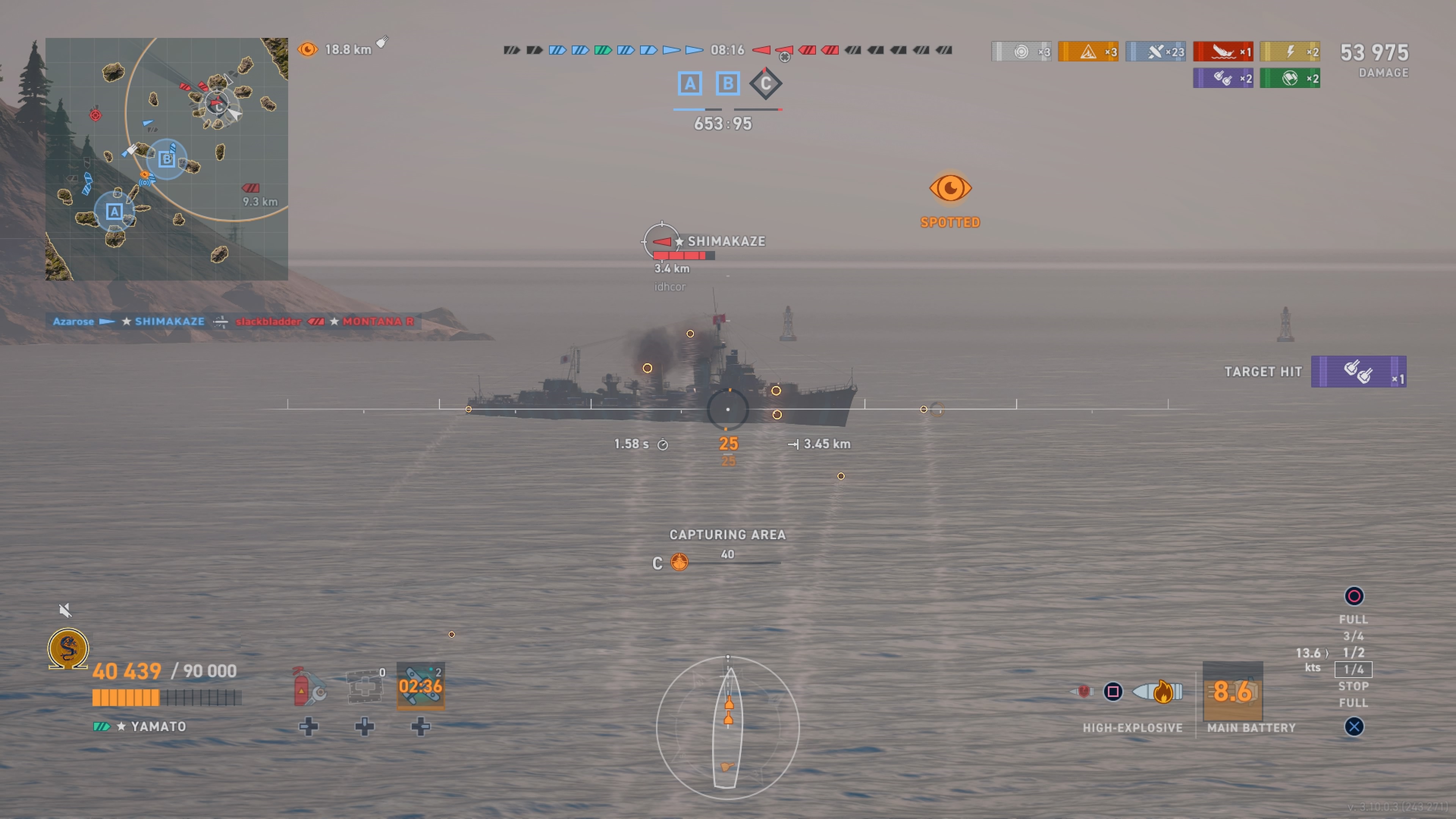The height and width of the screenshot is (819, 1456).
Task: Choose the 1/4 throttle setting
Action: pyautogui.click(x=1353, y=670)
